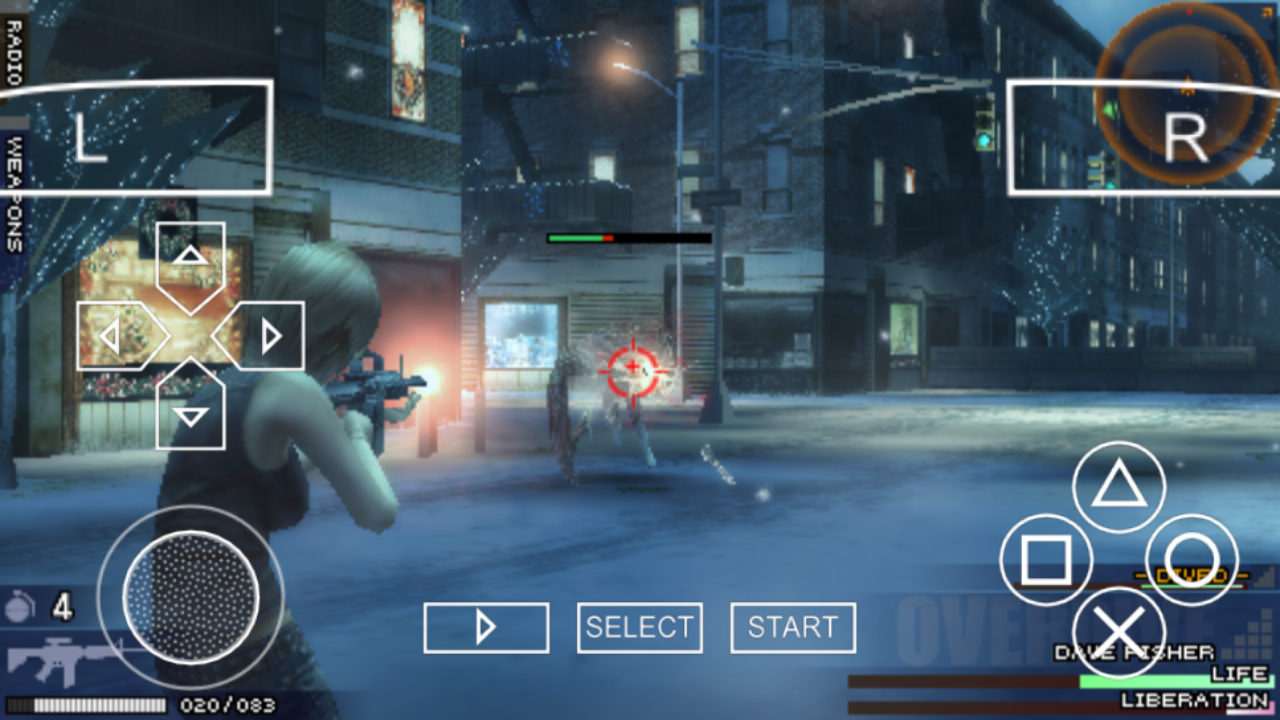Open the RADIO side label
This screenshot has width=1280, height=720.
click(x=14, y=50)
